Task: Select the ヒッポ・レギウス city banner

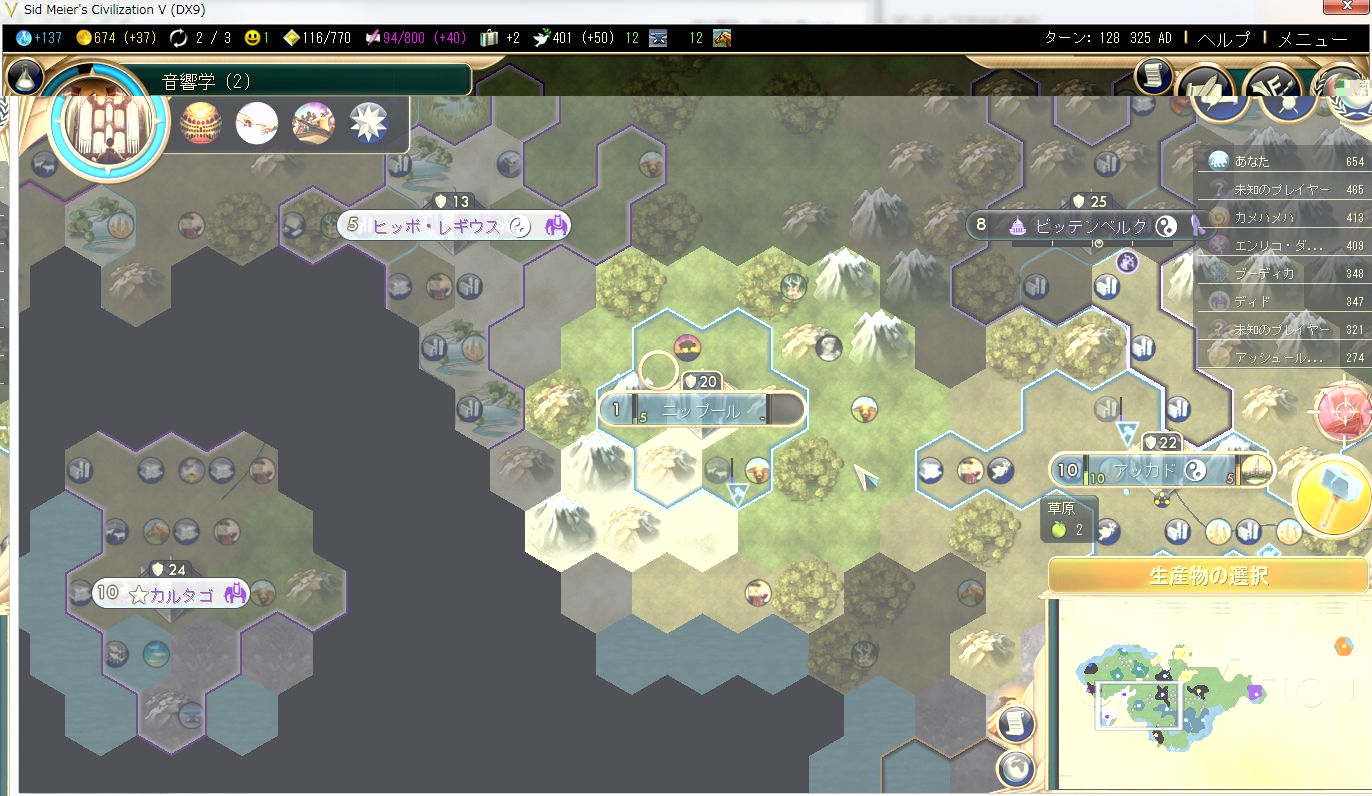Action: point(452,226)
